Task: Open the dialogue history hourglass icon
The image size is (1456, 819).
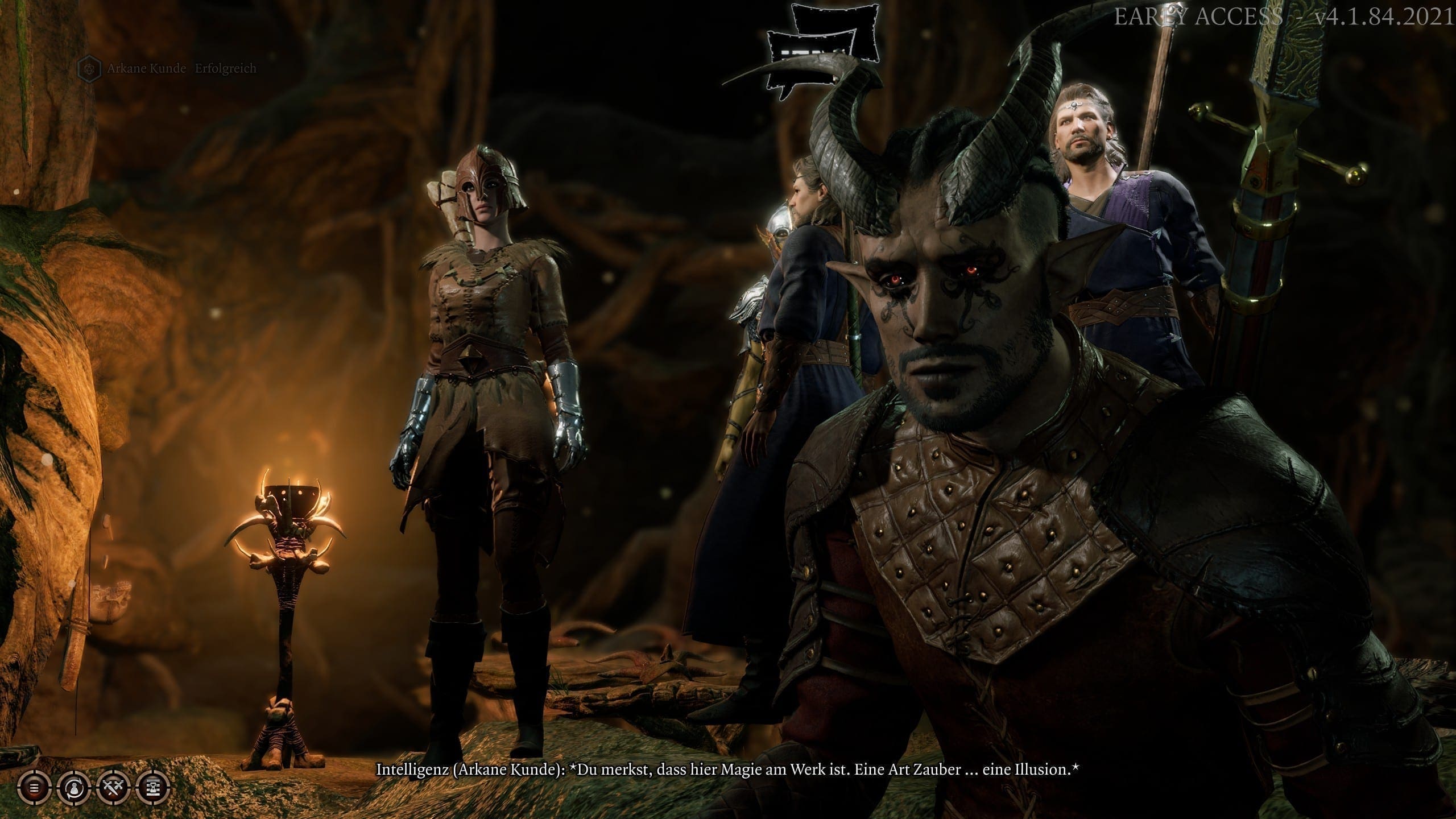Action: (x=154, y=788)
